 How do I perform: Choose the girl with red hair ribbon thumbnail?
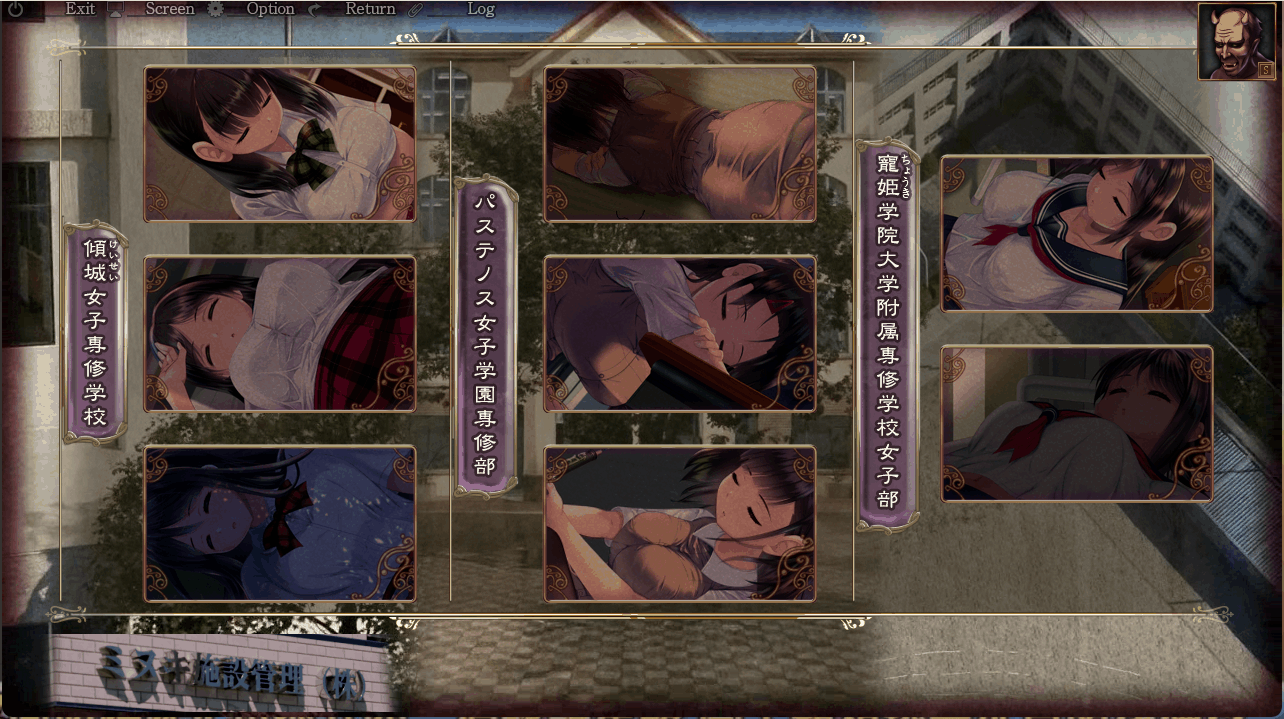(x=680, y=334)
